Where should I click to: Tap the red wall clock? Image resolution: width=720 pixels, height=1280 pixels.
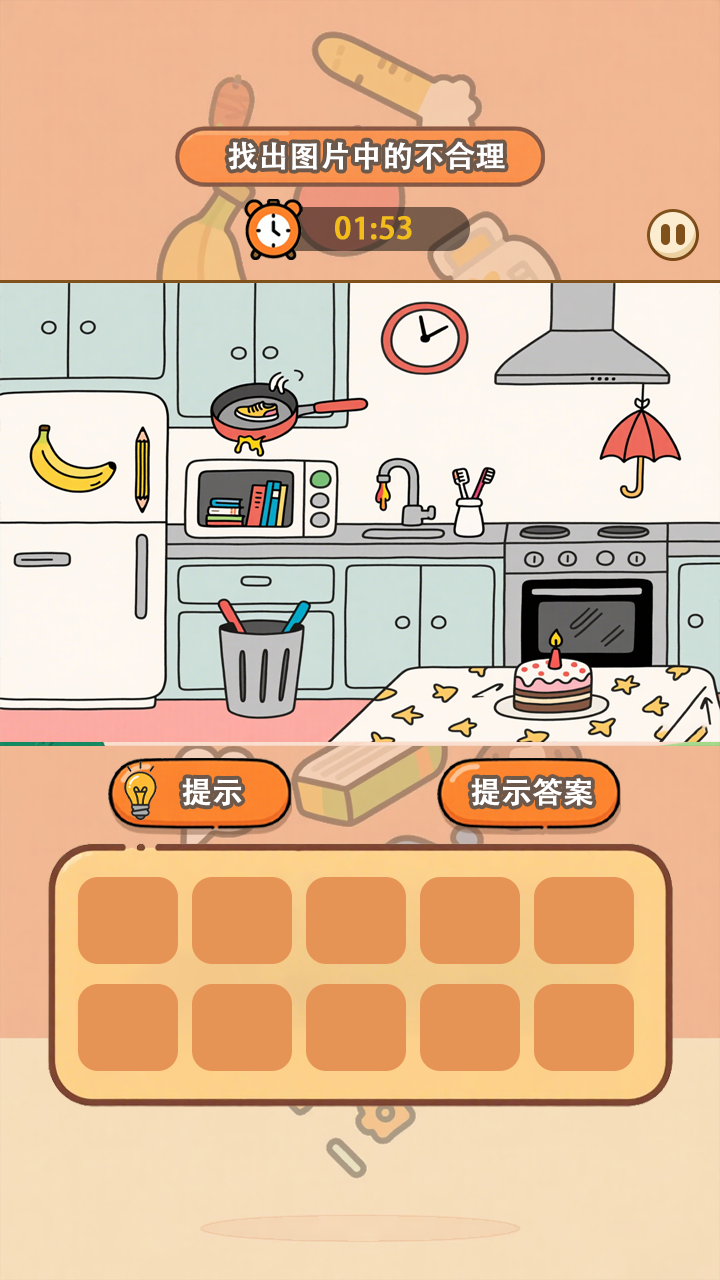[x=425, y=338]
